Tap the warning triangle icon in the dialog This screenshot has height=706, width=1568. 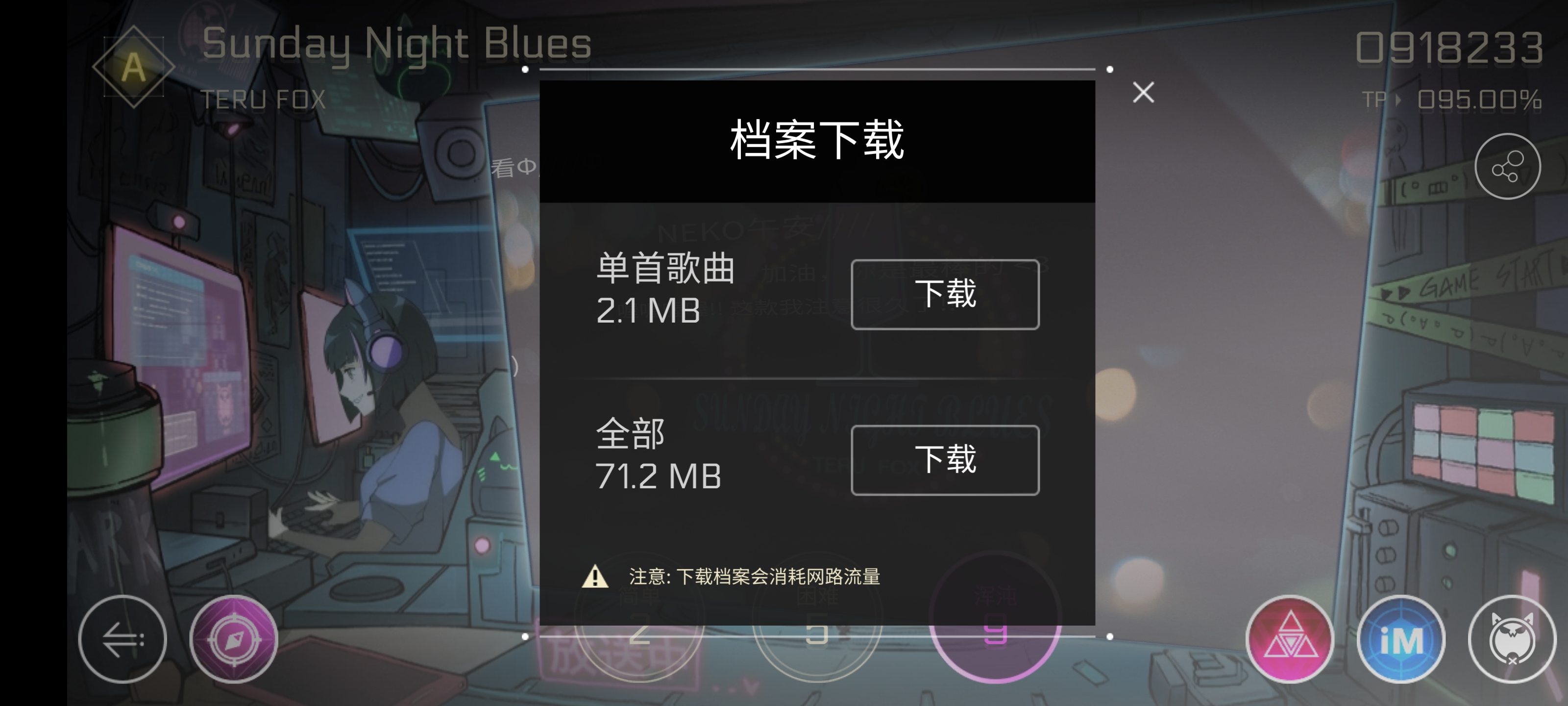[x=595, y=576]
